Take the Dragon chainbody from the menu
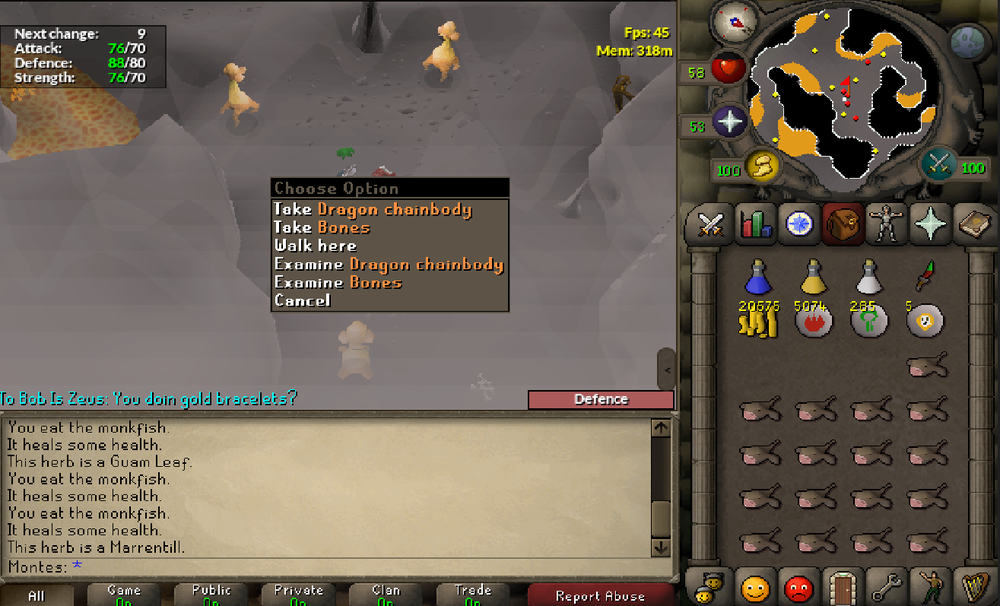The width and height of the screenshot is (1000, 606). pyautogui.click(x=372, y=210)
